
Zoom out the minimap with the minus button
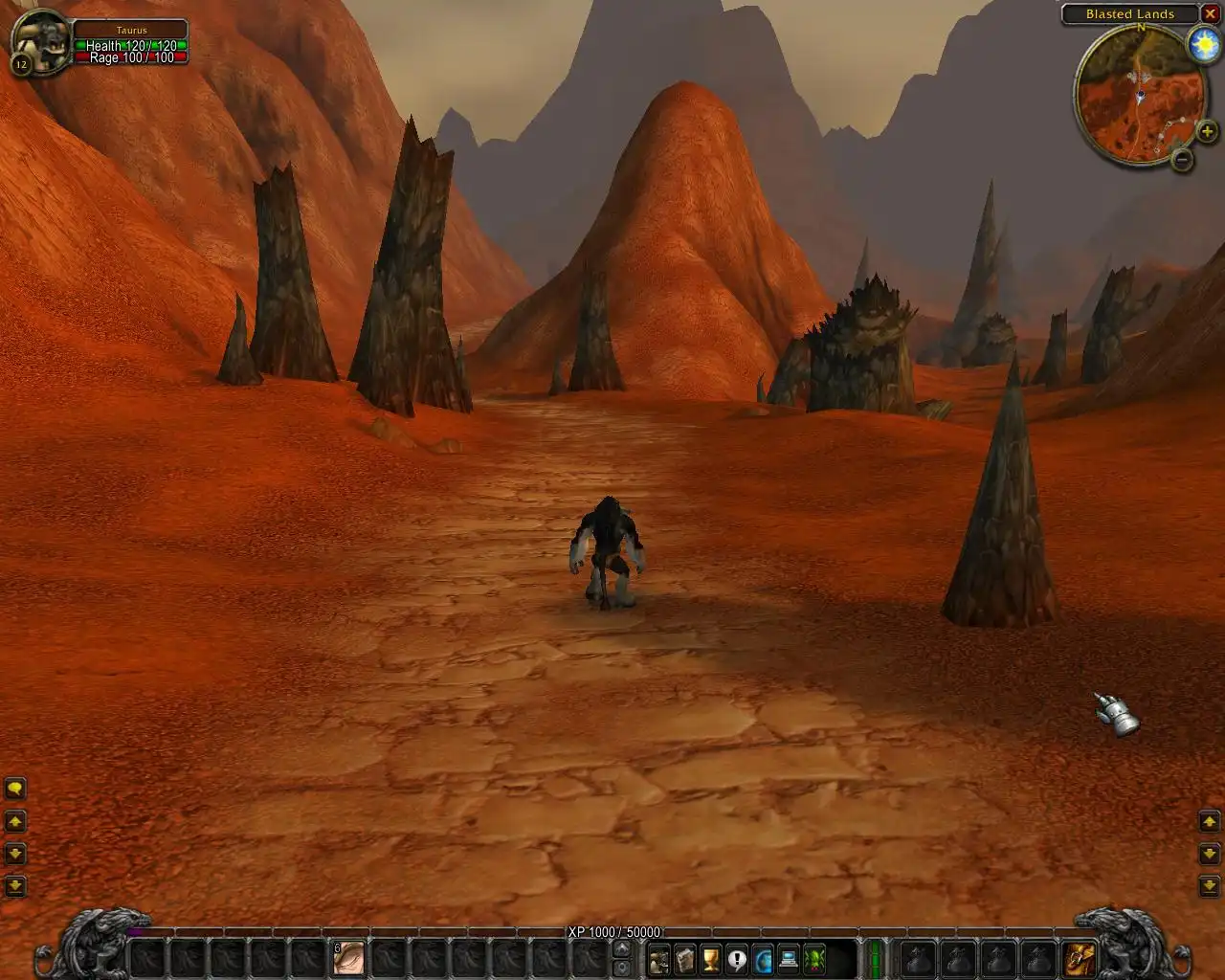tap(1182, 160)
